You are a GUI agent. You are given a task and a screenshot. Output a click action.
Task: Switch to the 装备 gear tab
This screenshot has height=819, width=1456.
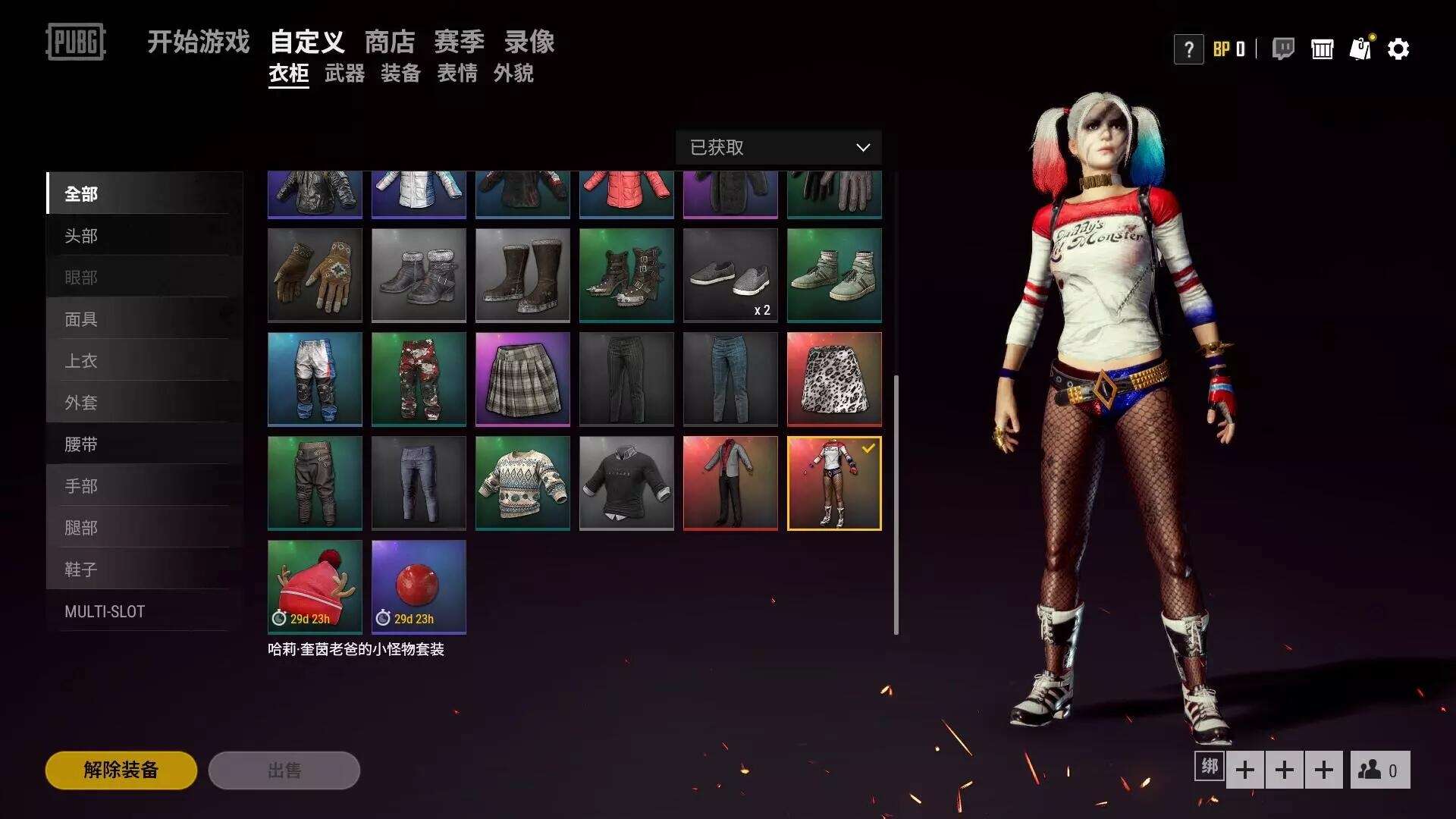coord(400,74)
